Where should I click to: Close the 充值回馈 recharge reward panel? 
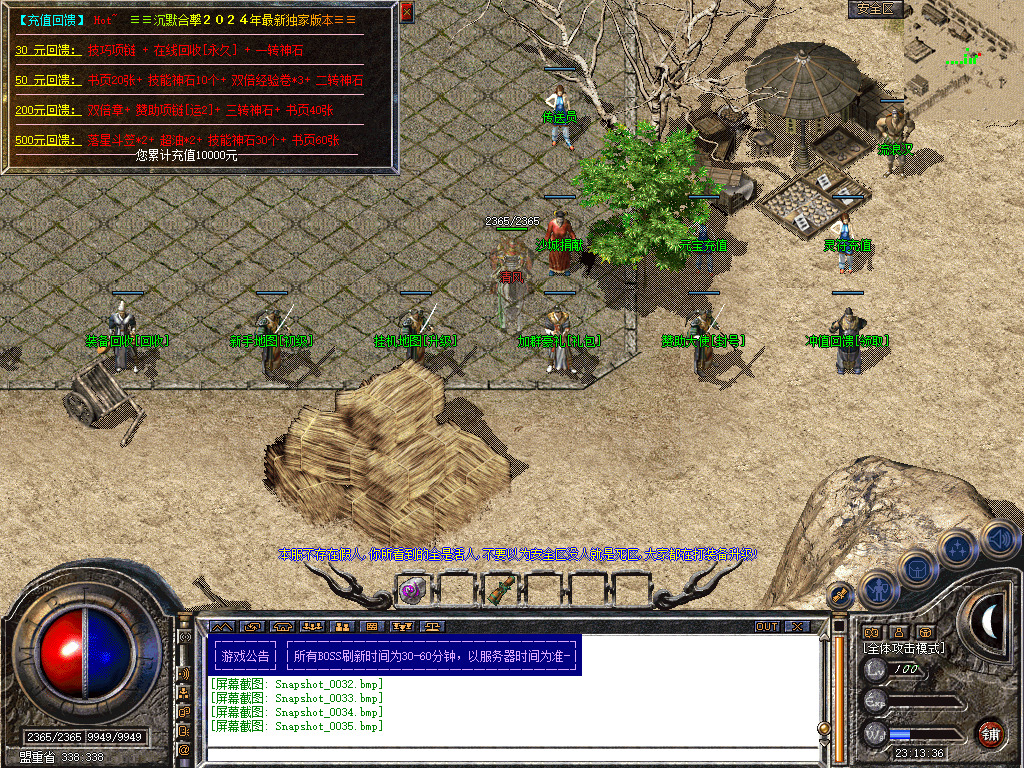pos(406,12)
